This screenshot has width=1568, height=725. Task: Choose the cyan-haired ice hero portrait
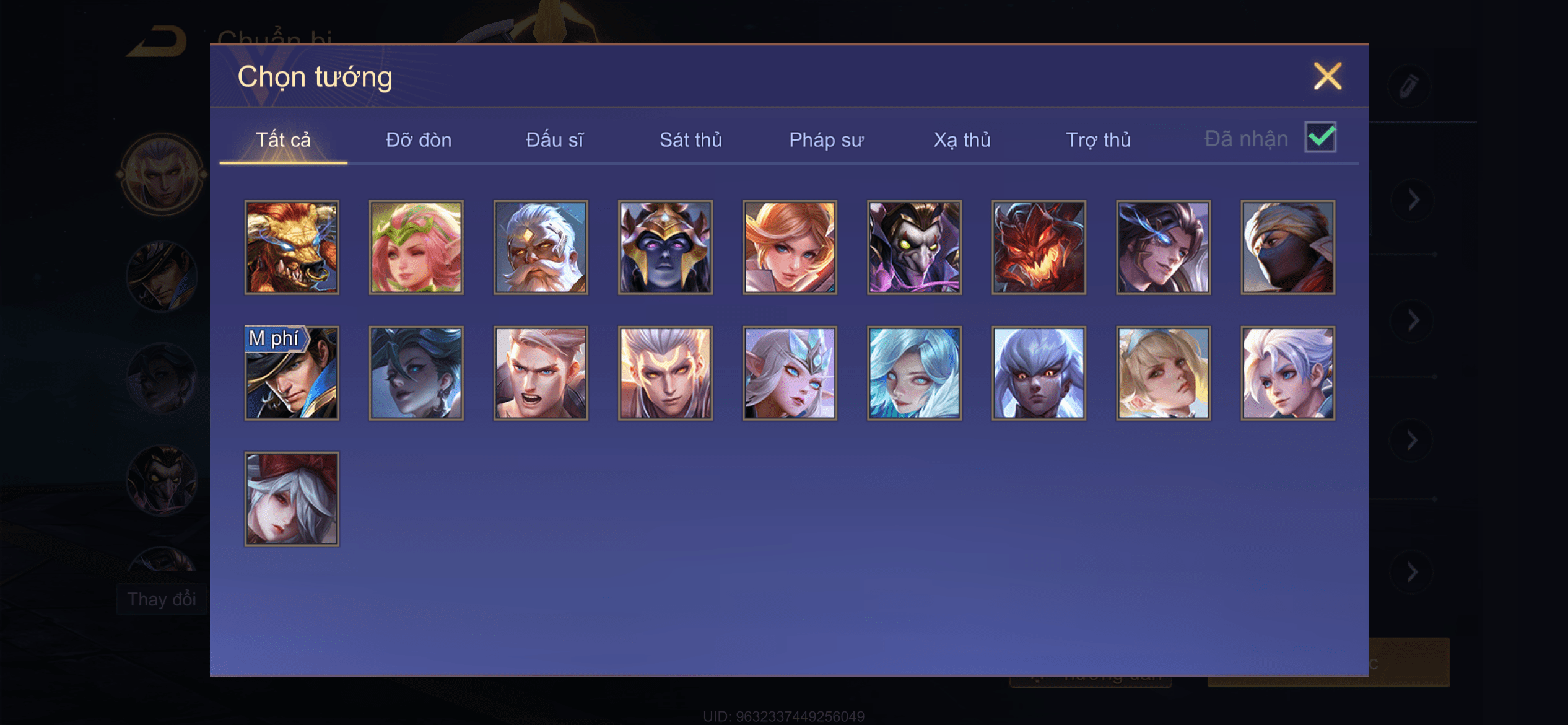coord(914,373)
